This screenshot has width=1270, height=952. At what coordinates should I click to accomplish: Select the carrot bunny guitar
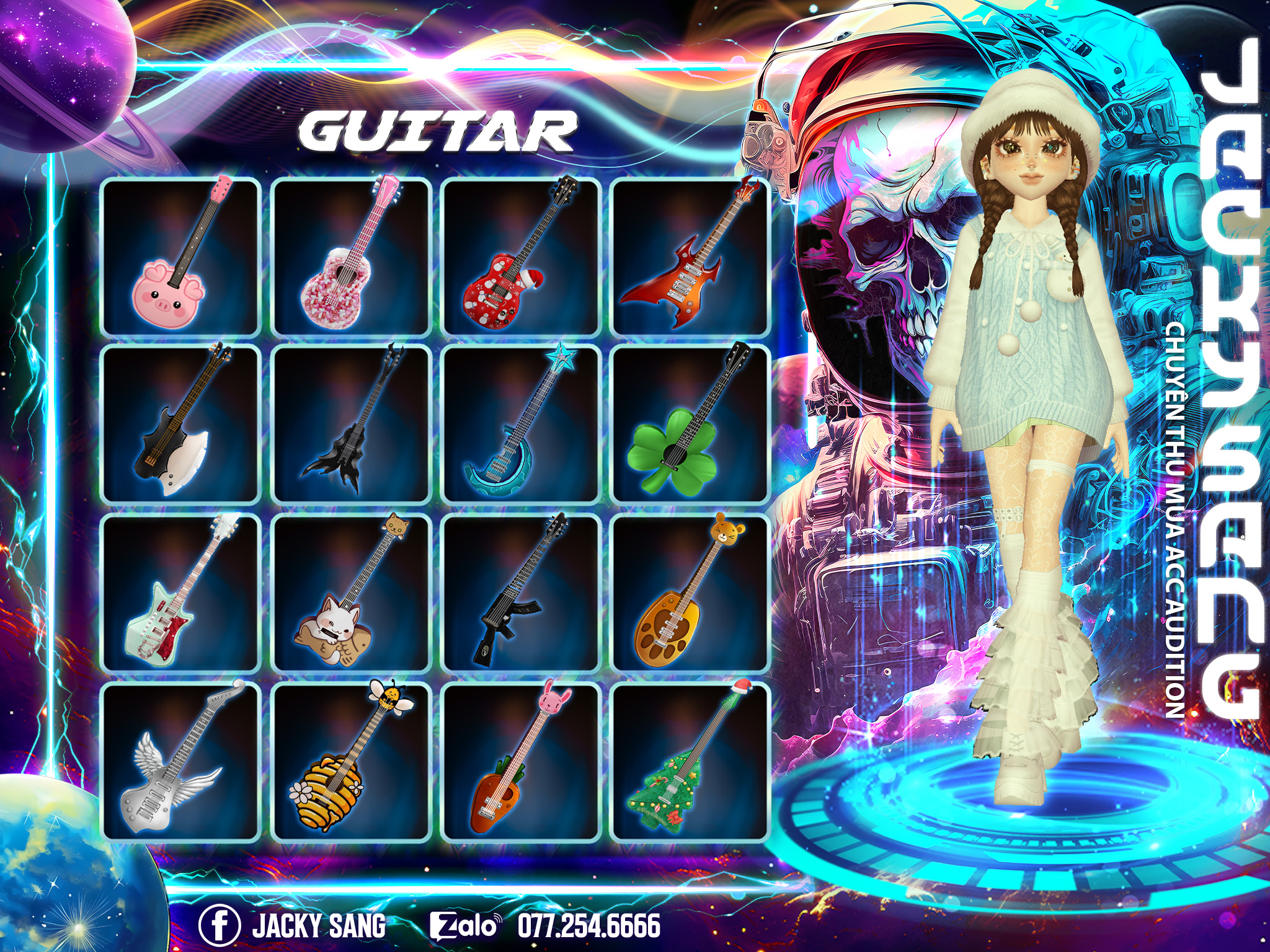[x=521, y=761]
